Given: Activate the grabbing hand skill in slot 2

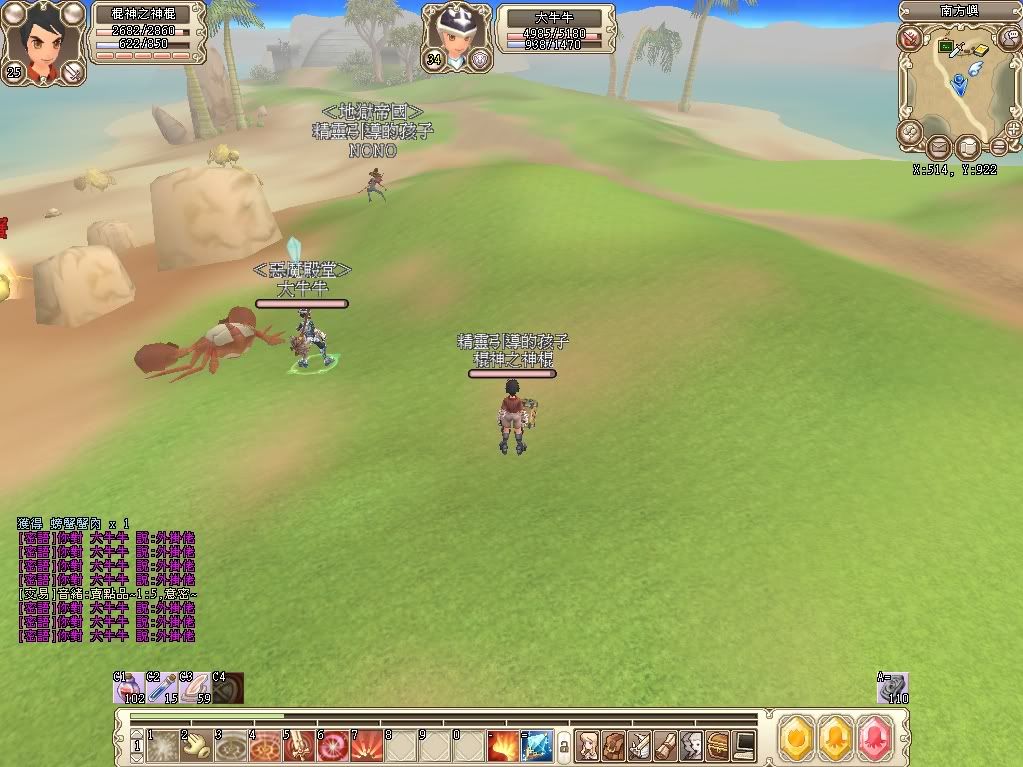Looking at the screenshot, I should point(197,745).
